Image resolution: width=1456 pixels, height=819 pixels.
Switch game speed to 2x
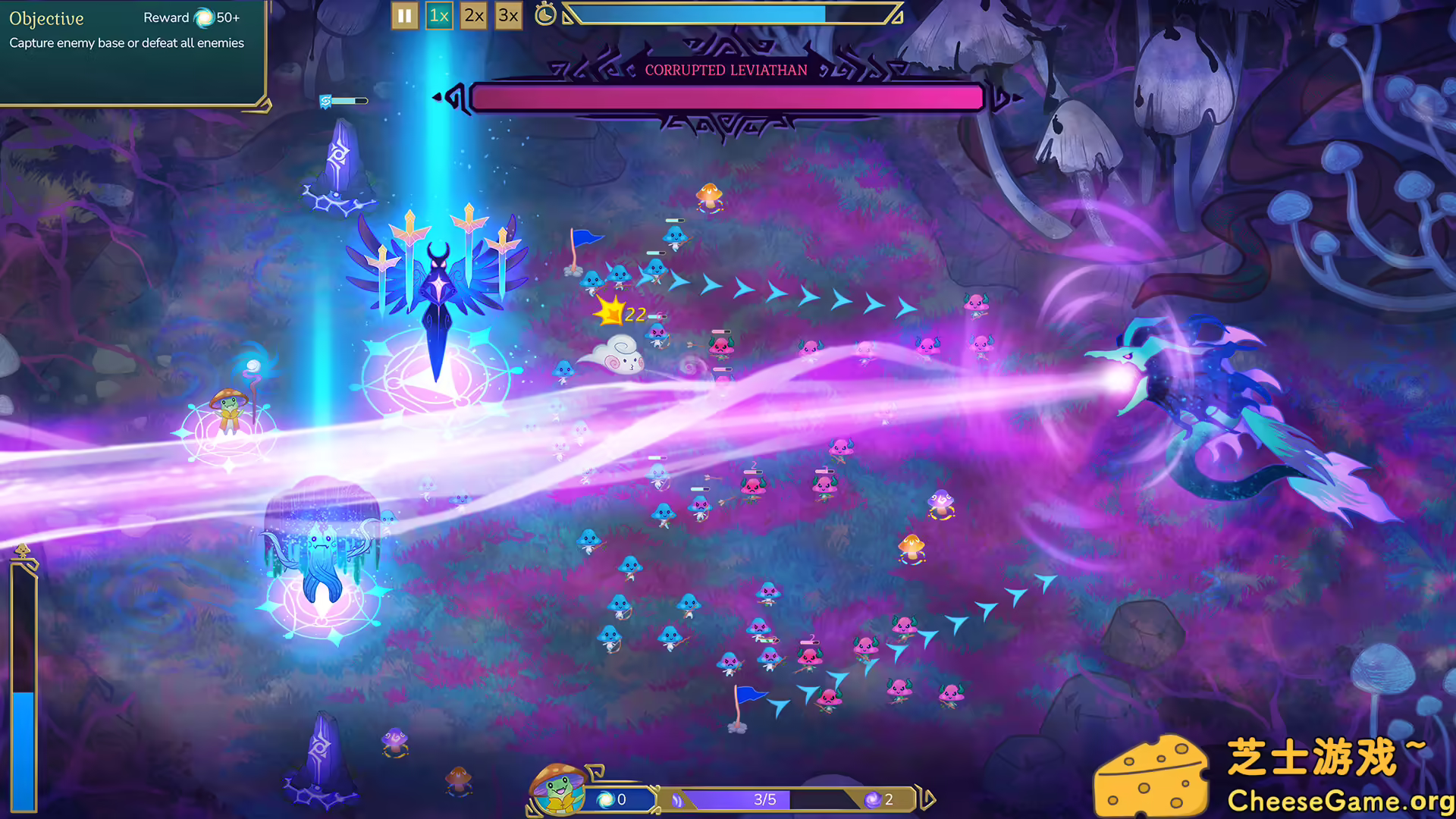click(474, 15)
